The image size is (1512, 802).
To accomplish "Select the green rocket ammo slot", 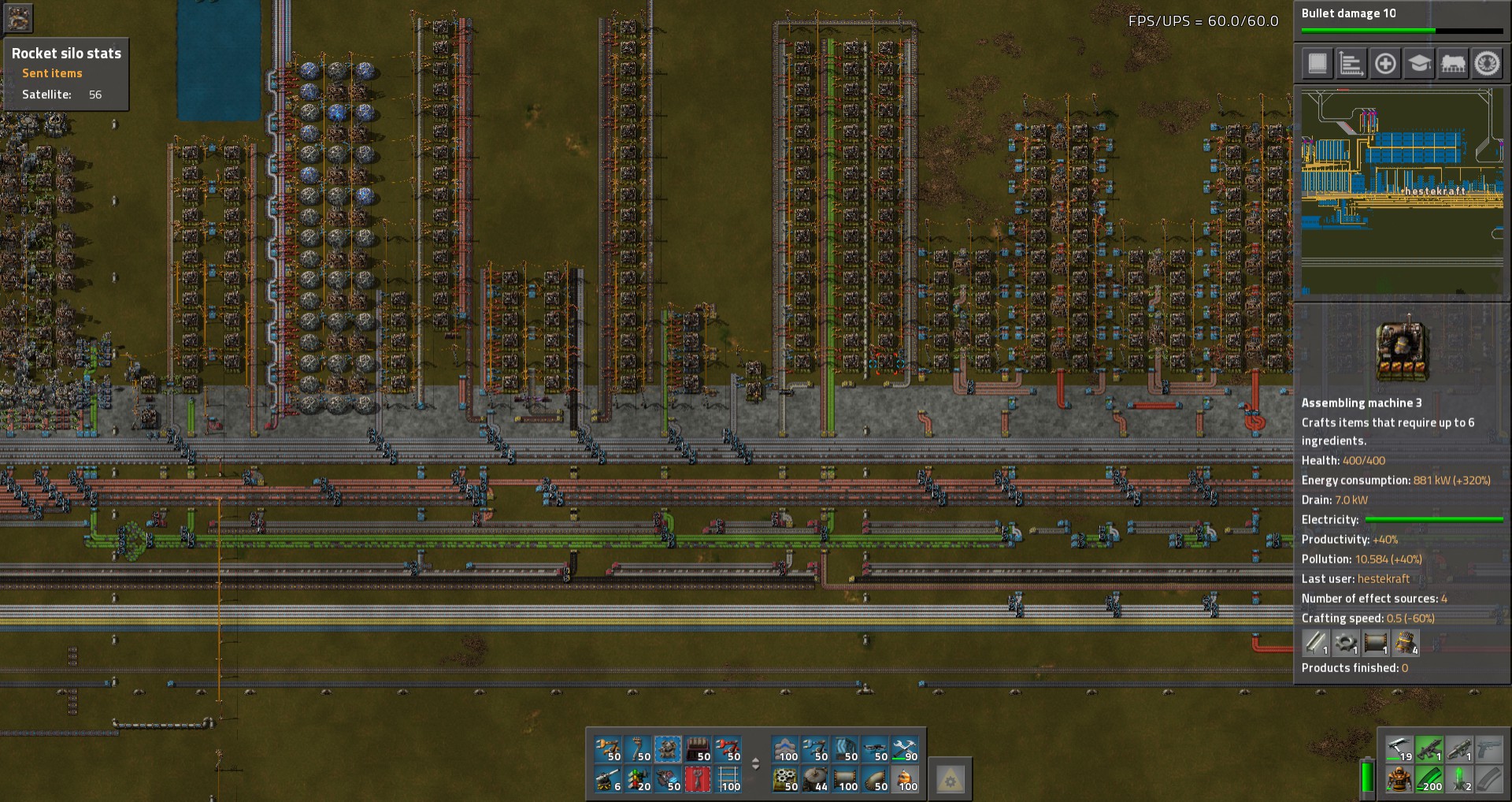I will pyautogui.click(x=1458, y=779).
